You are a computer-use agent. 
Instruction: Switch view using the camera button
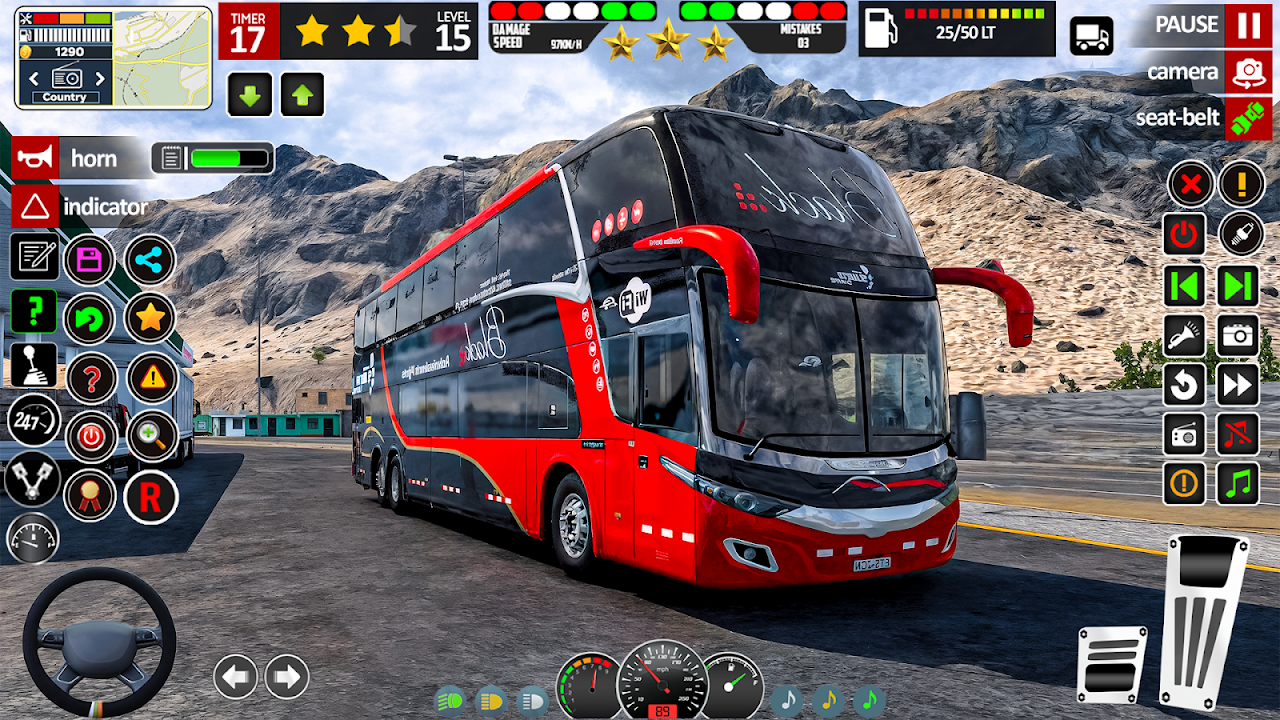tap(1247, 72)
